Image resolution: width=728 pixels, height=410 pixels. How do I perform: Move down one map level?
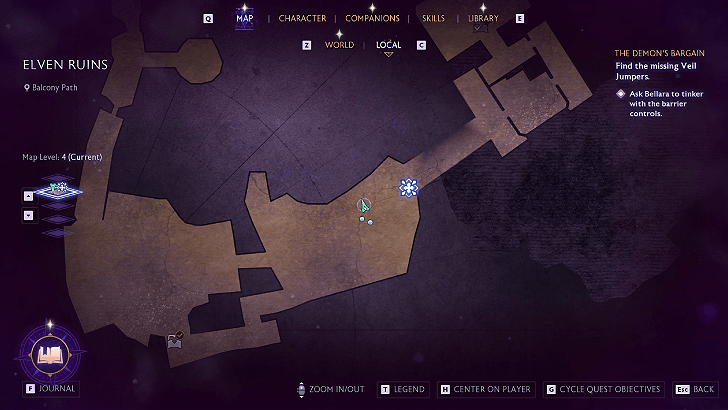(x=28, y=215)
